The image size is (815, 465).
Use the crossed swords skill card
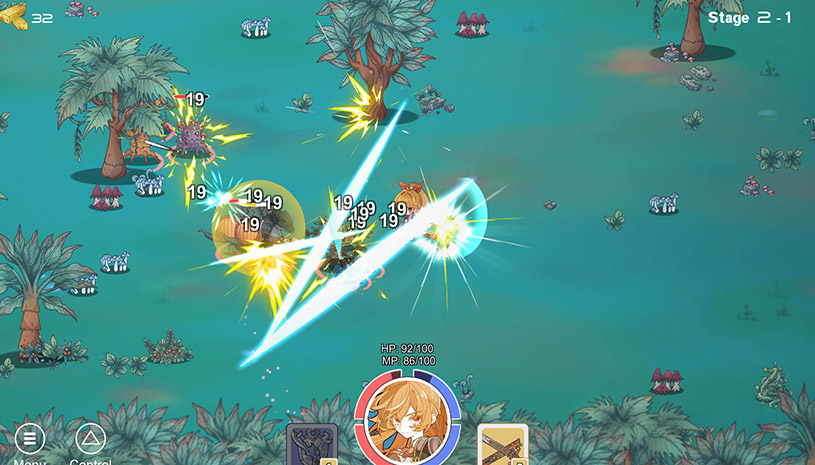pyautogui.click(x=502, y=445)
